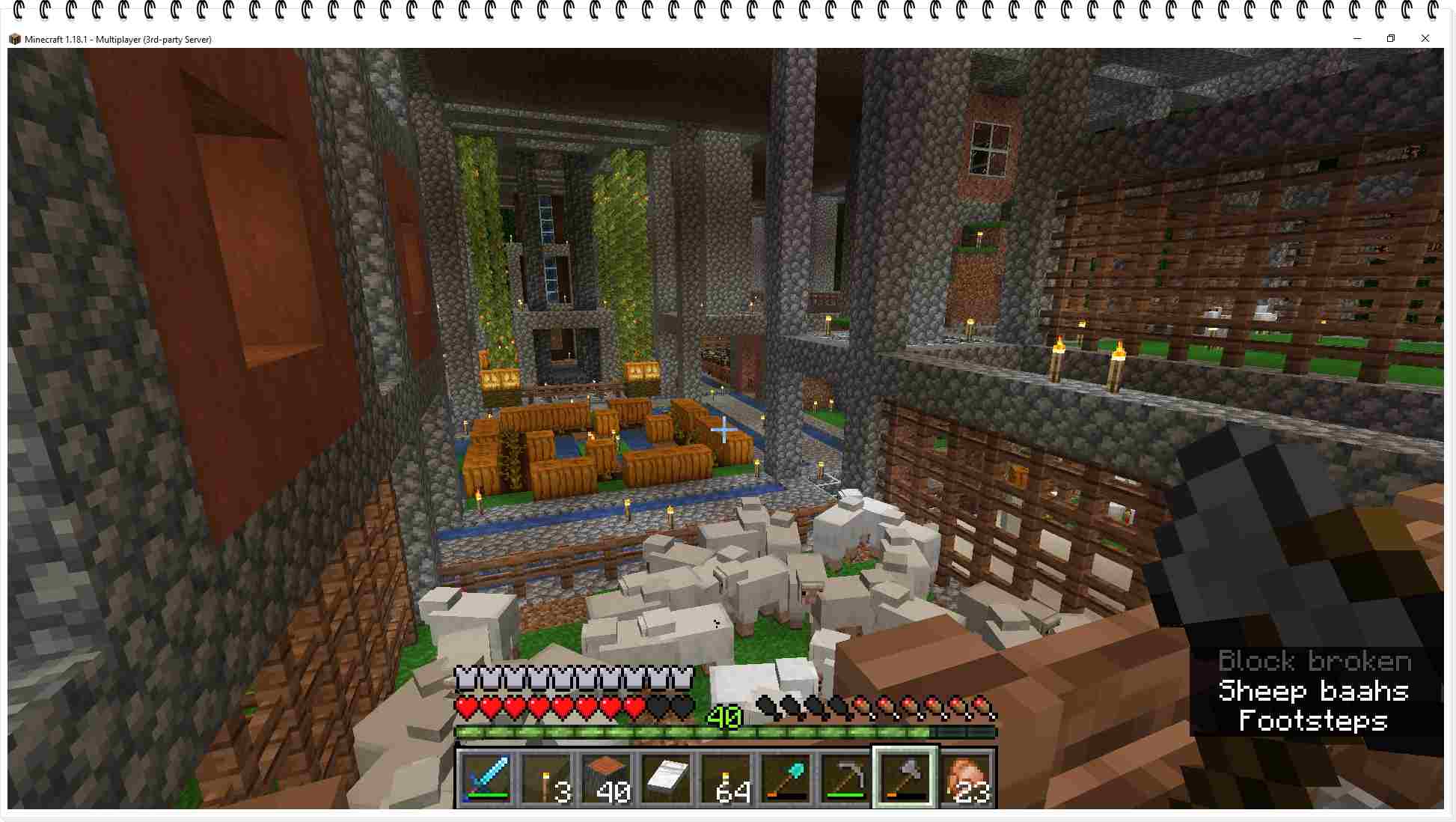
Task: Switch to the diamond shovel slot
Action: click(x=786, y=778)
